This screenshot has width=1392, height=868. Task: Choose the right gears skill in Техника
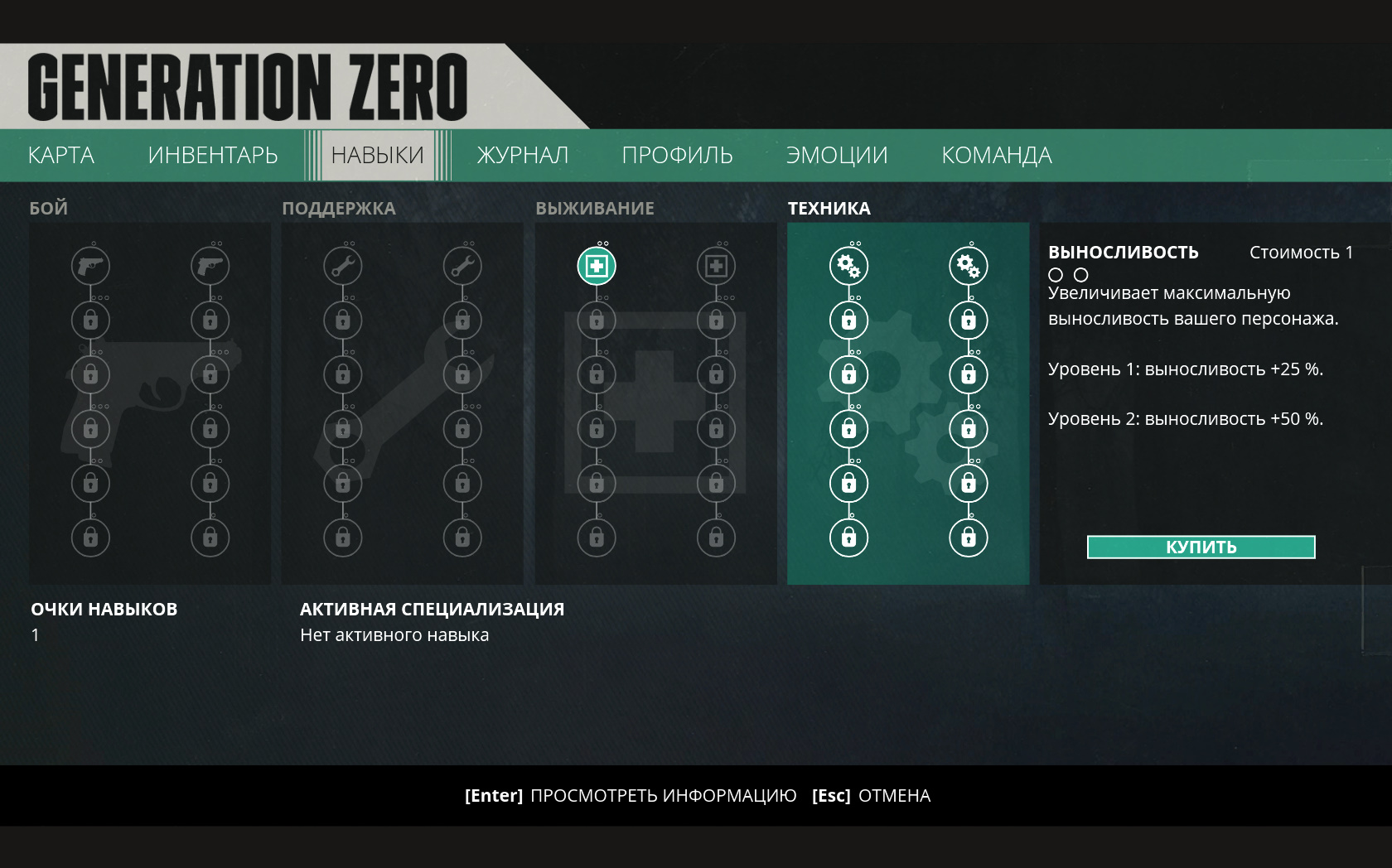968,266
